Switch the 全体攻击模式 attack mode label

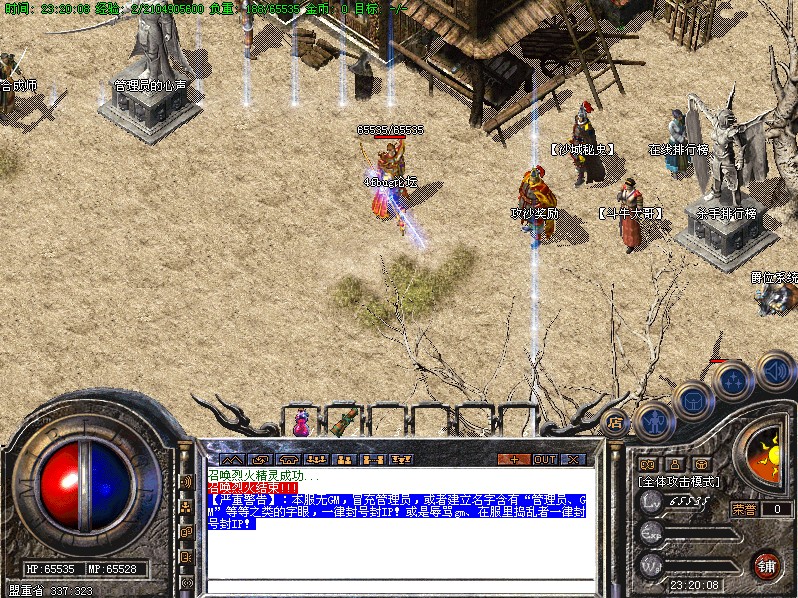678,481
